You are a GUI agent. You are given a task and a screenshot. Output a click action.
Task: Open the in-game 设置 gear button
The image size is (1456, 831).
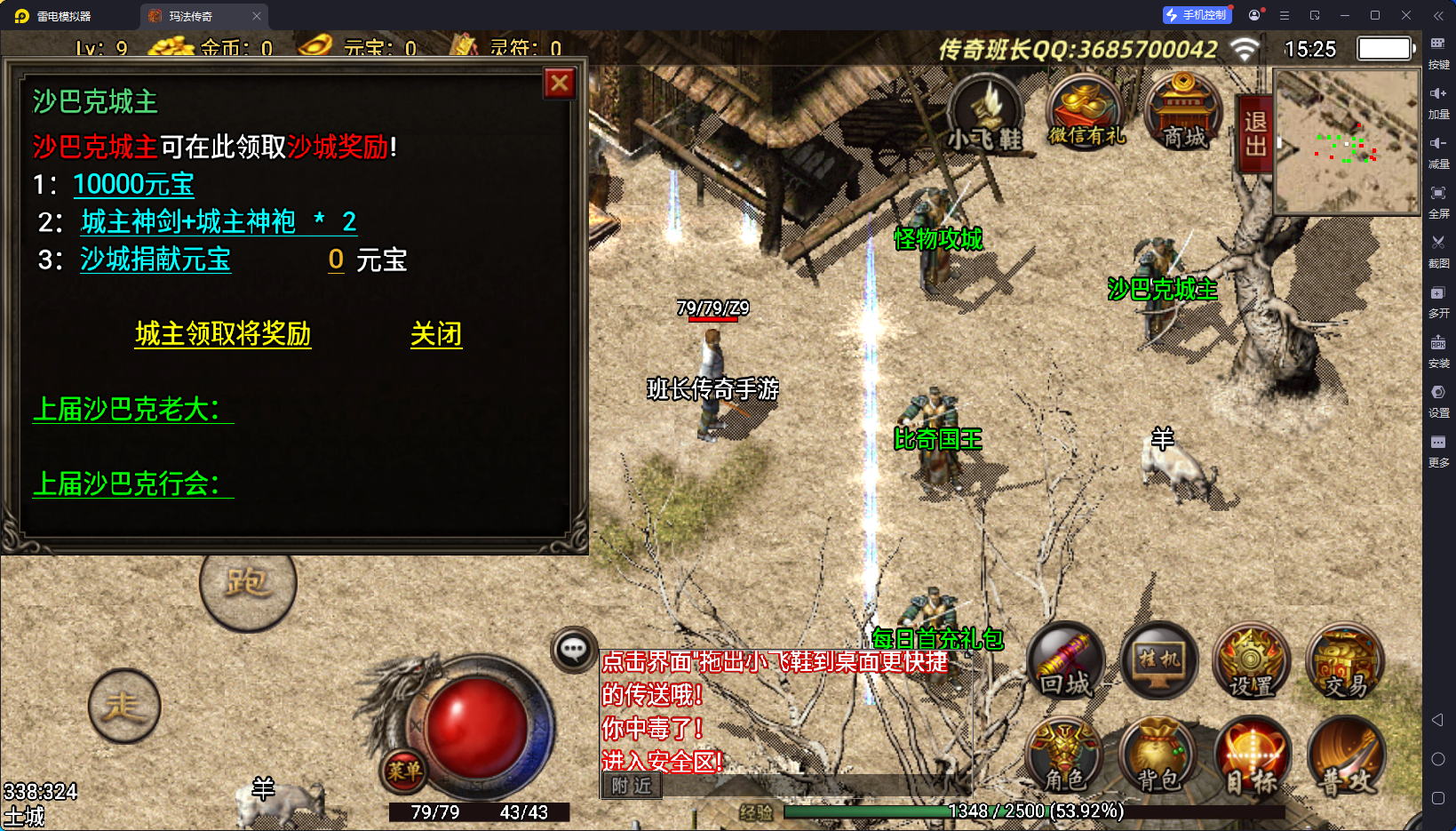click(x=1252, y=662)
